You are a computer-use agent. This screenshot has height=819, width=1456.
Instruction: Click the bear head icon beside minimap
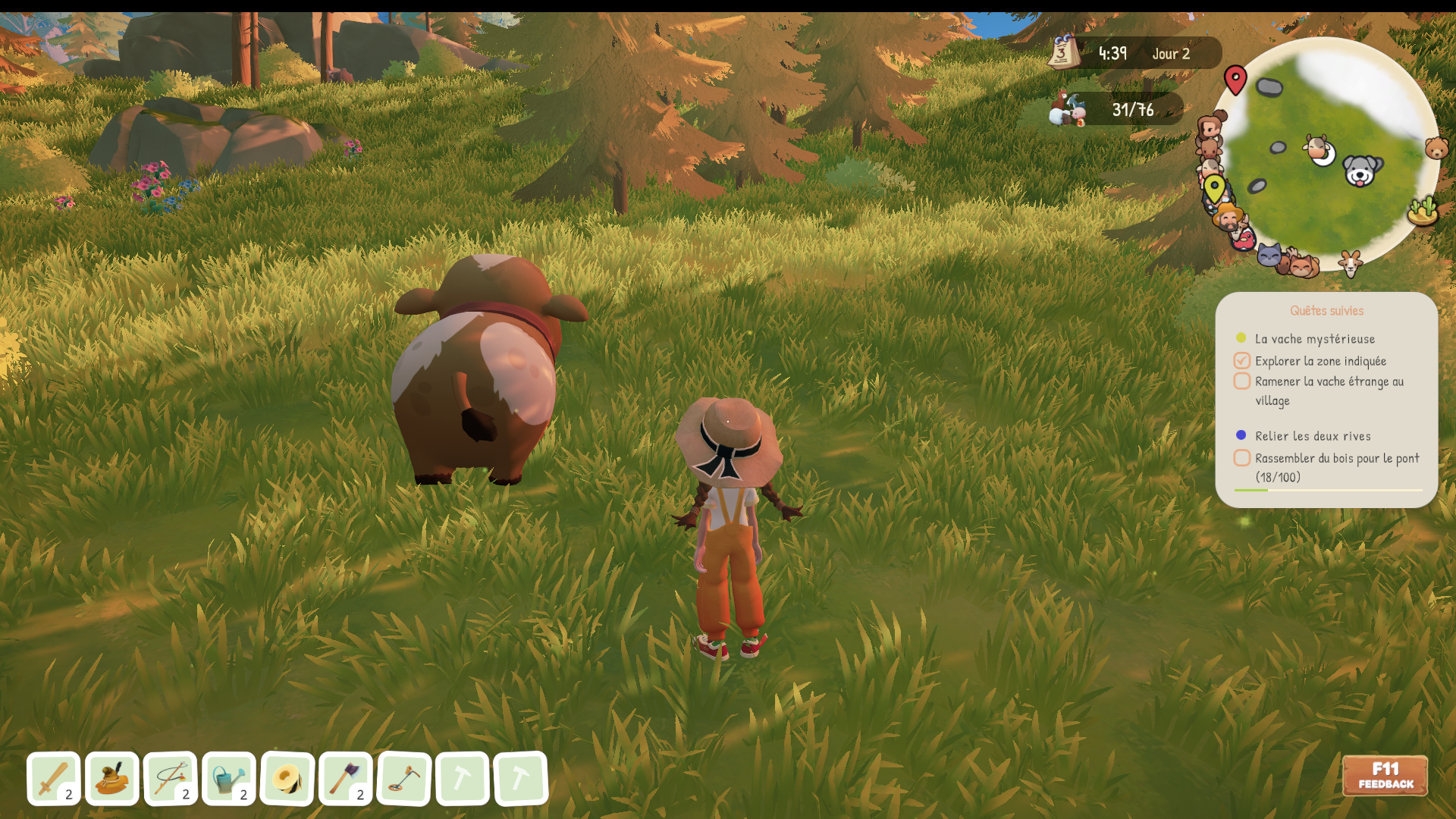coord(1436,147)
